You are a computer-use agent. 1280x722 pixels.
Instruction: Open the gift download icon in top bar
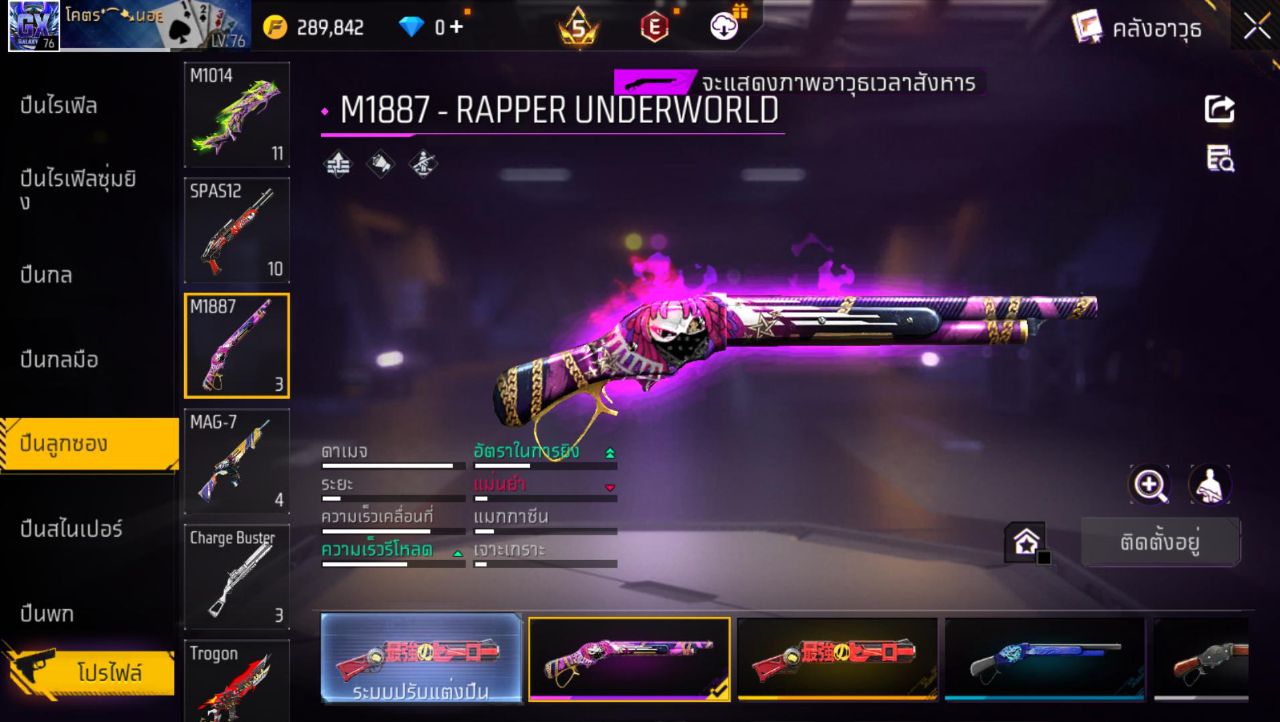point(722,24)
